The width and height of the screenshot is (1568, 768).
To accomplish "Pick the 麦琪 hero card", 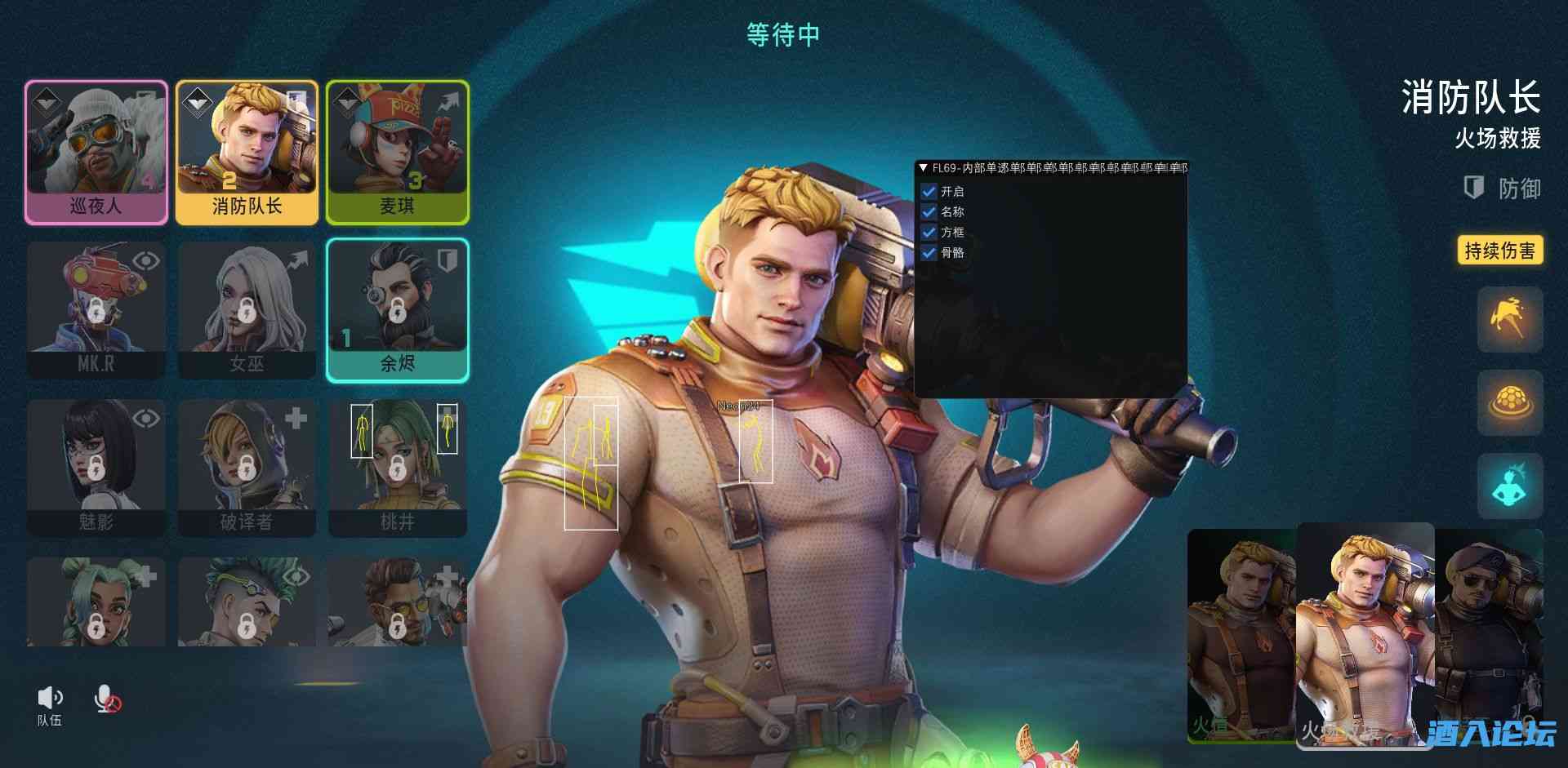I will (x=398, y=152).
